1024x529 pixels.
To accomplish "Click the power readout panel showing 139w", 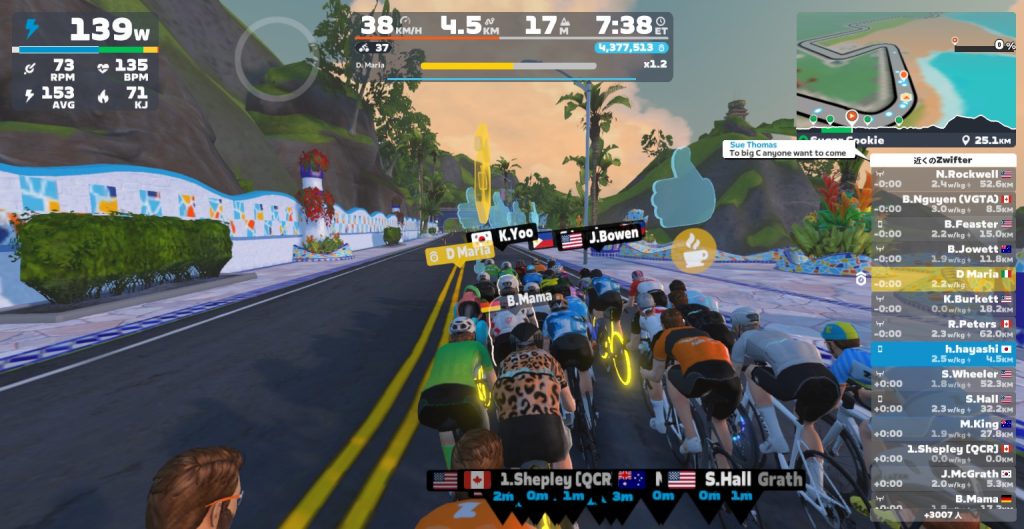I will [85, 61].
